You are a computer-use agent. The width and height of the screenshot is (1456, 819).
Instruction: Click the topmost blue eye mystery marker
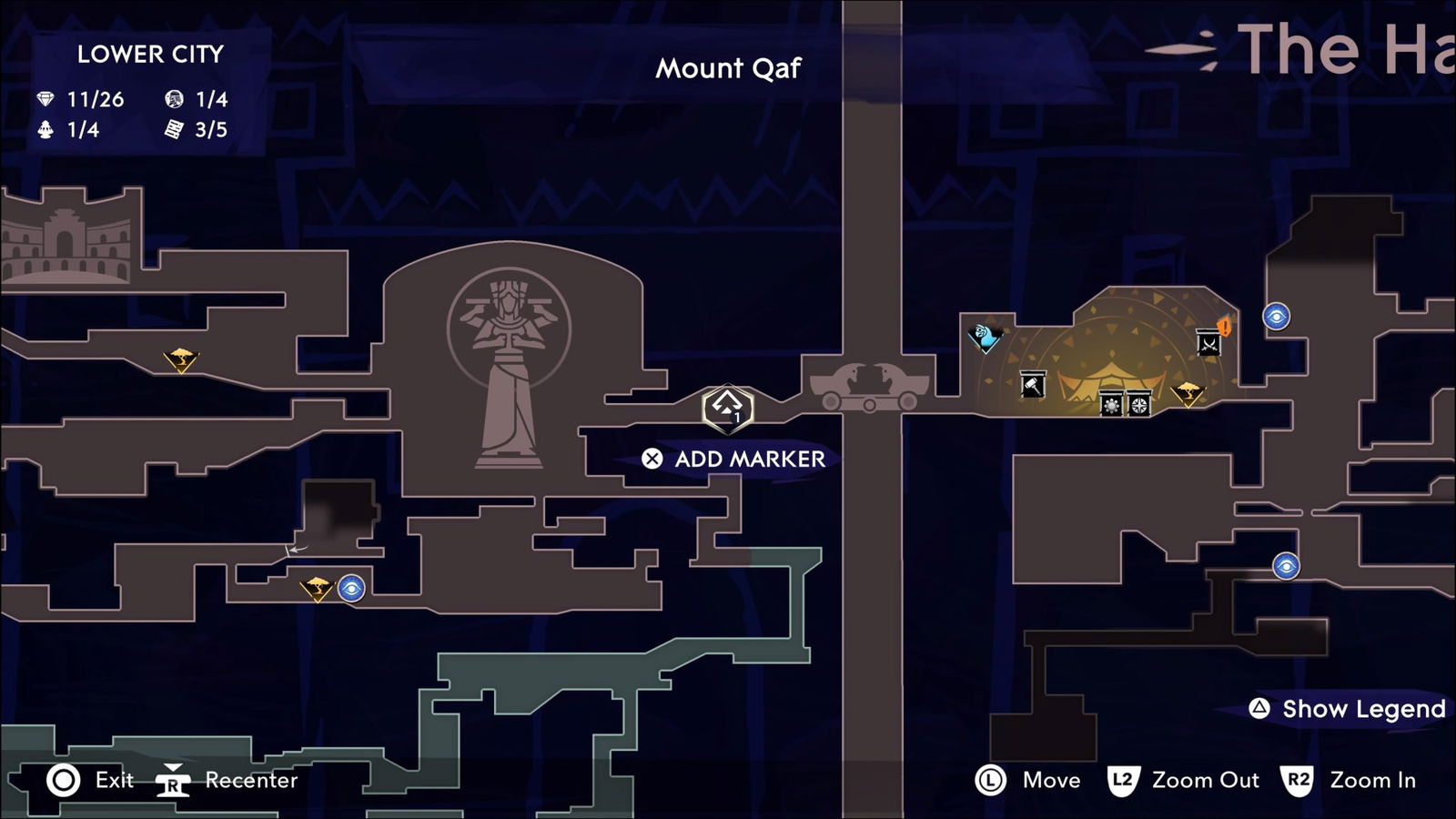(1277, 316)
